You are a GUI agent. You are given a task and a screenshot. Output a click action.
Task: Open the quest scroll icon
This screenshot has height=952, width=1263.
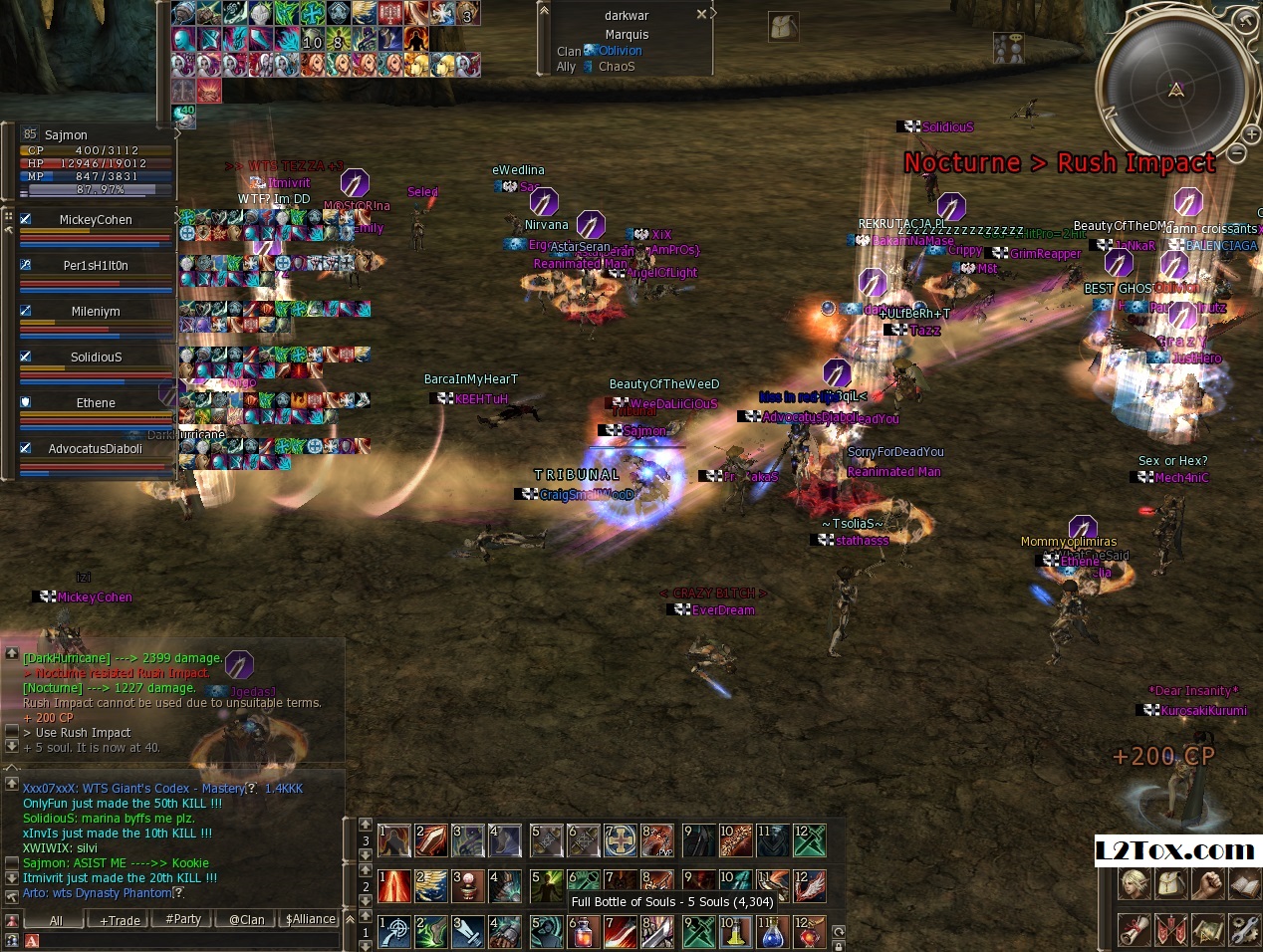pos(1134,930)
